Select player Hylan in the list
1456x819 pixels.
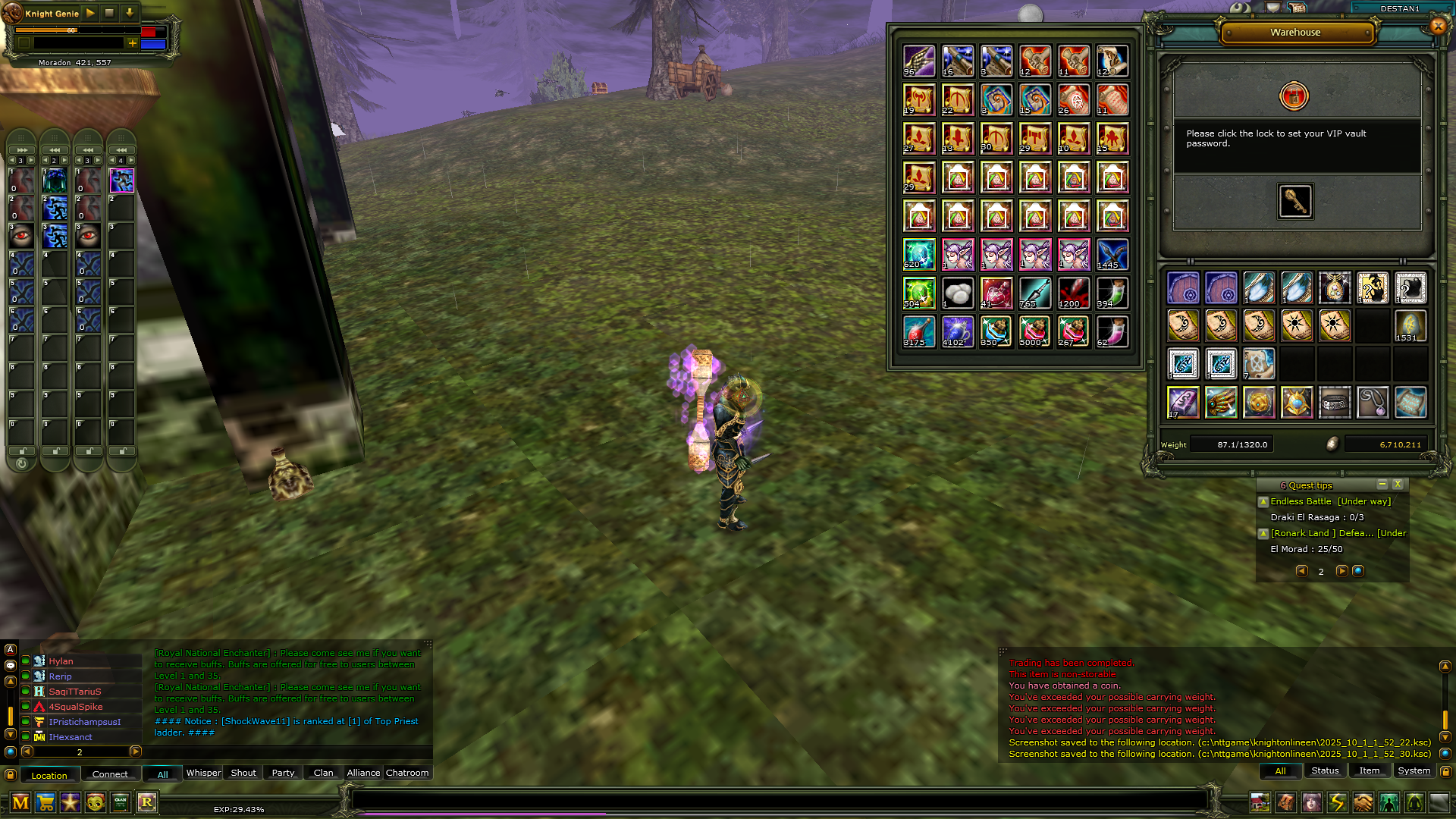tap(61, 661)
